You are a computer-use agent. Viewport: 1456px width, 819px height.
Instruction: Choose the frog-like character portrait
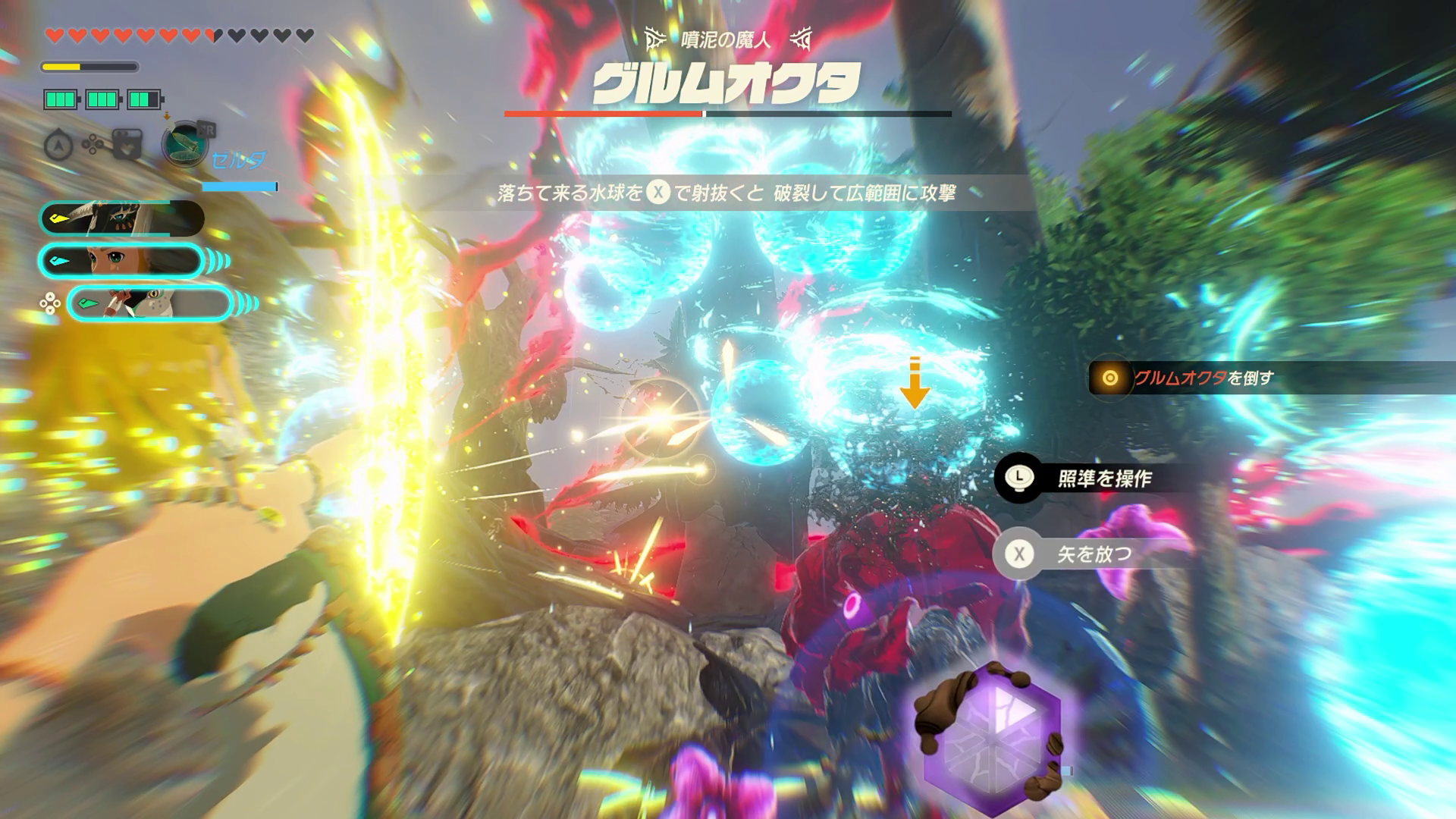point(149,303)
